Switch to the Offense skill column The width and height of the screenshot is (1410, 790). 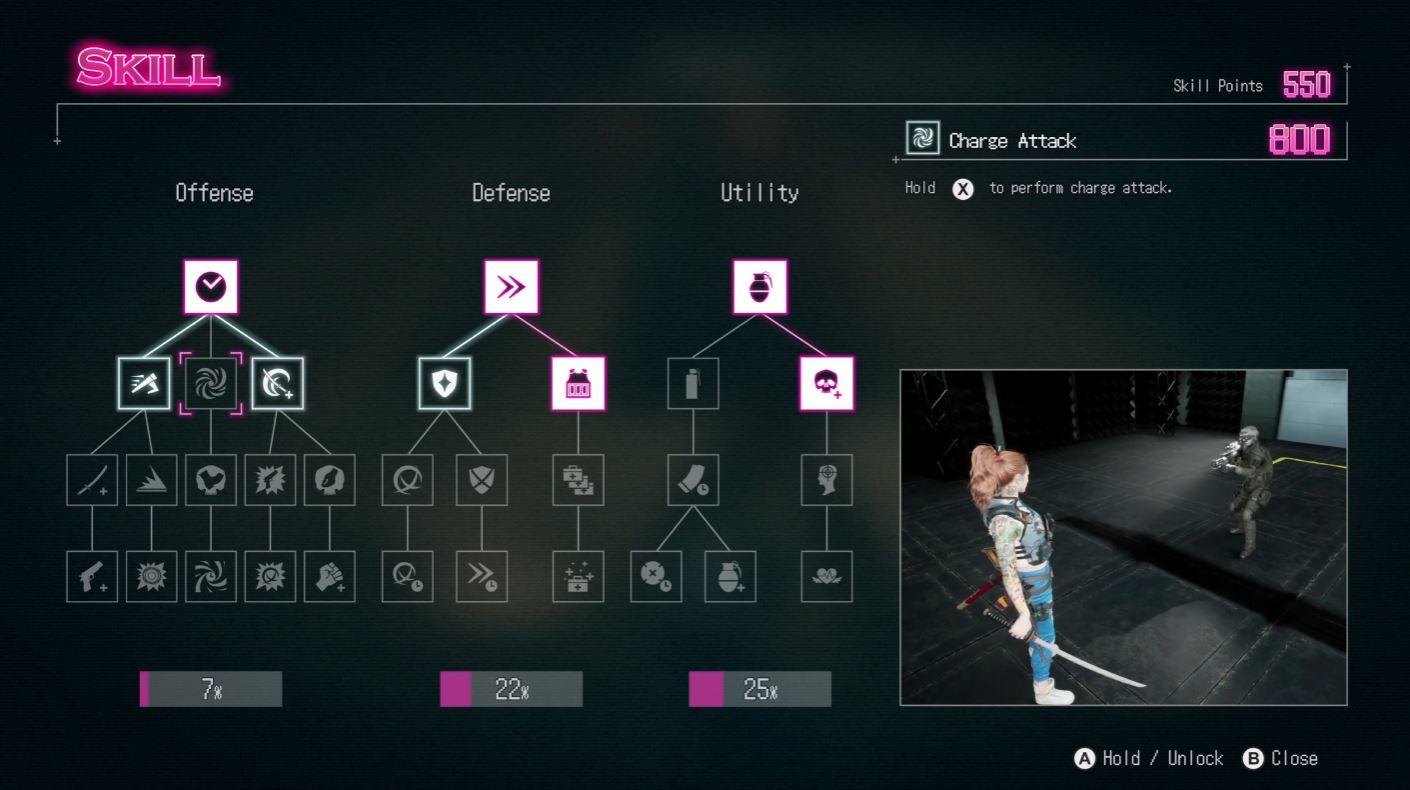tap(213, 193)
